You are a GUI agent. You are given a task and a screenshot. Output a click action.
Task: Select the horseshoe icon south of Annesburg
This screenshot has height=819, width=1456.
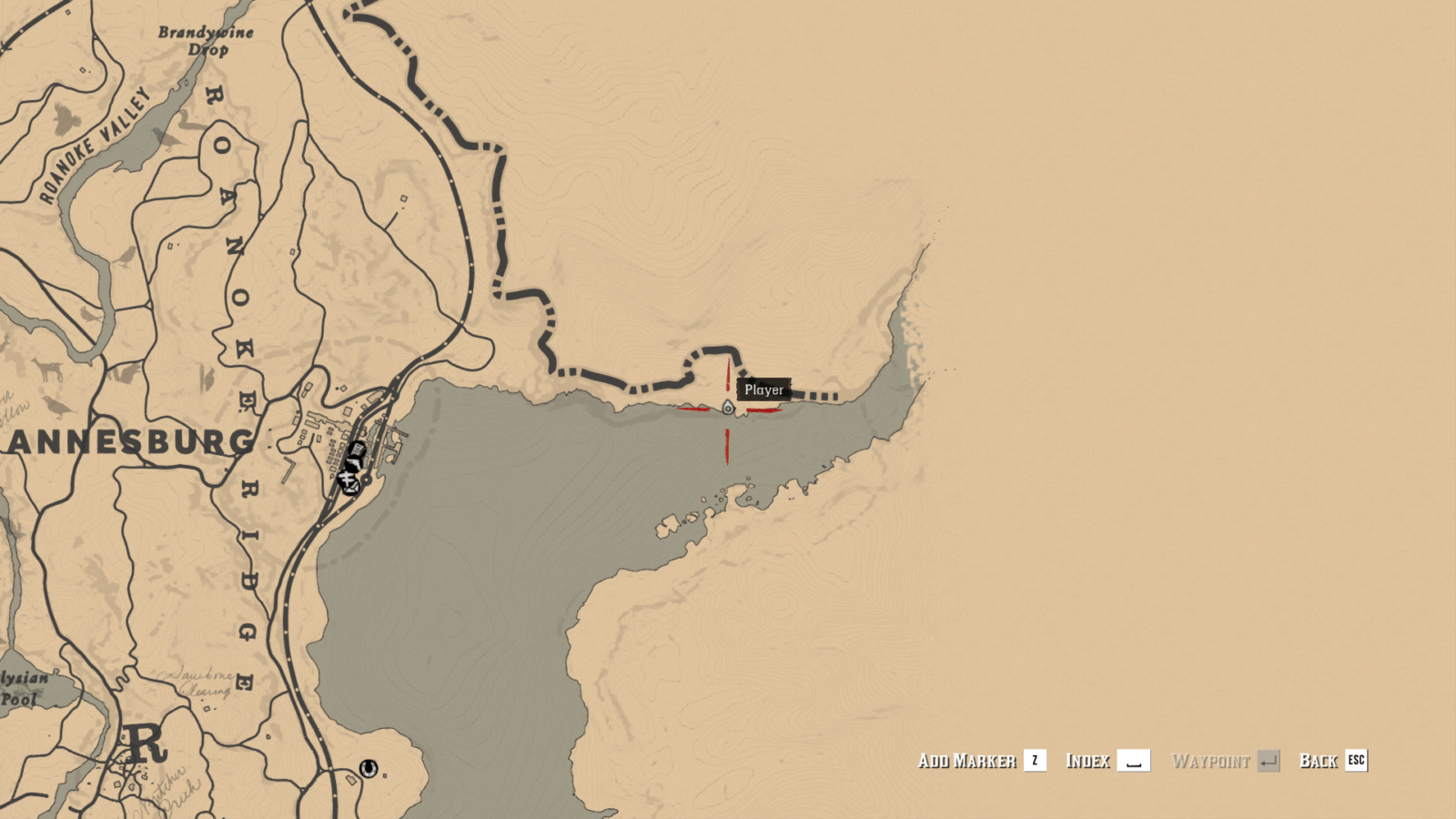(369, 769)
